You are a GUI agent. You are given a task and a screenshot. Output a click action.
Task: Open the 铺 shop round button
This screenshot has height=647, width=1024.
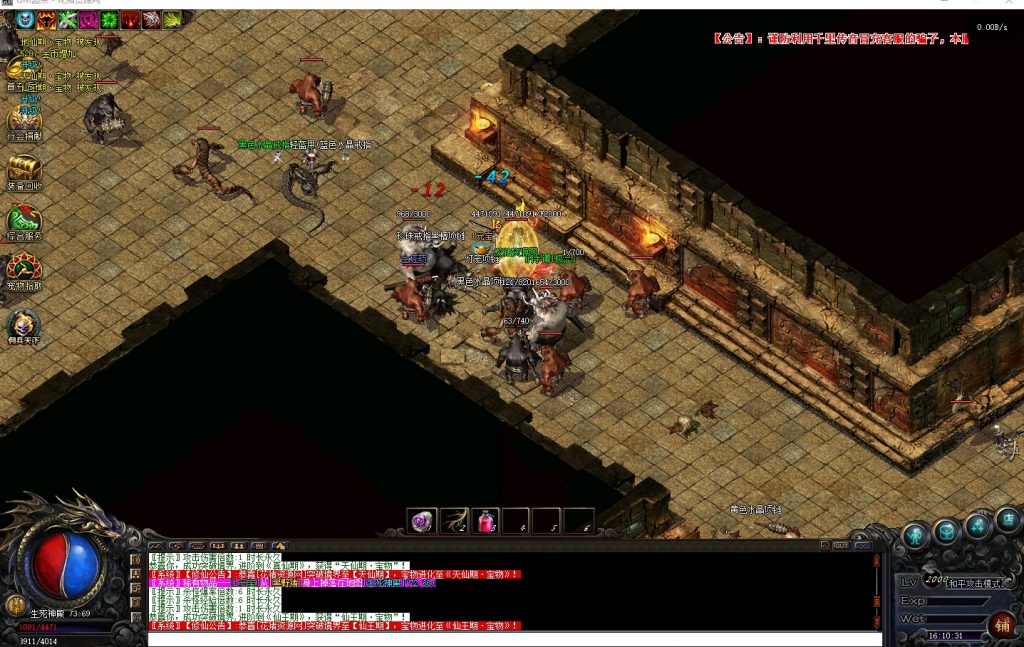point(1002,625)
